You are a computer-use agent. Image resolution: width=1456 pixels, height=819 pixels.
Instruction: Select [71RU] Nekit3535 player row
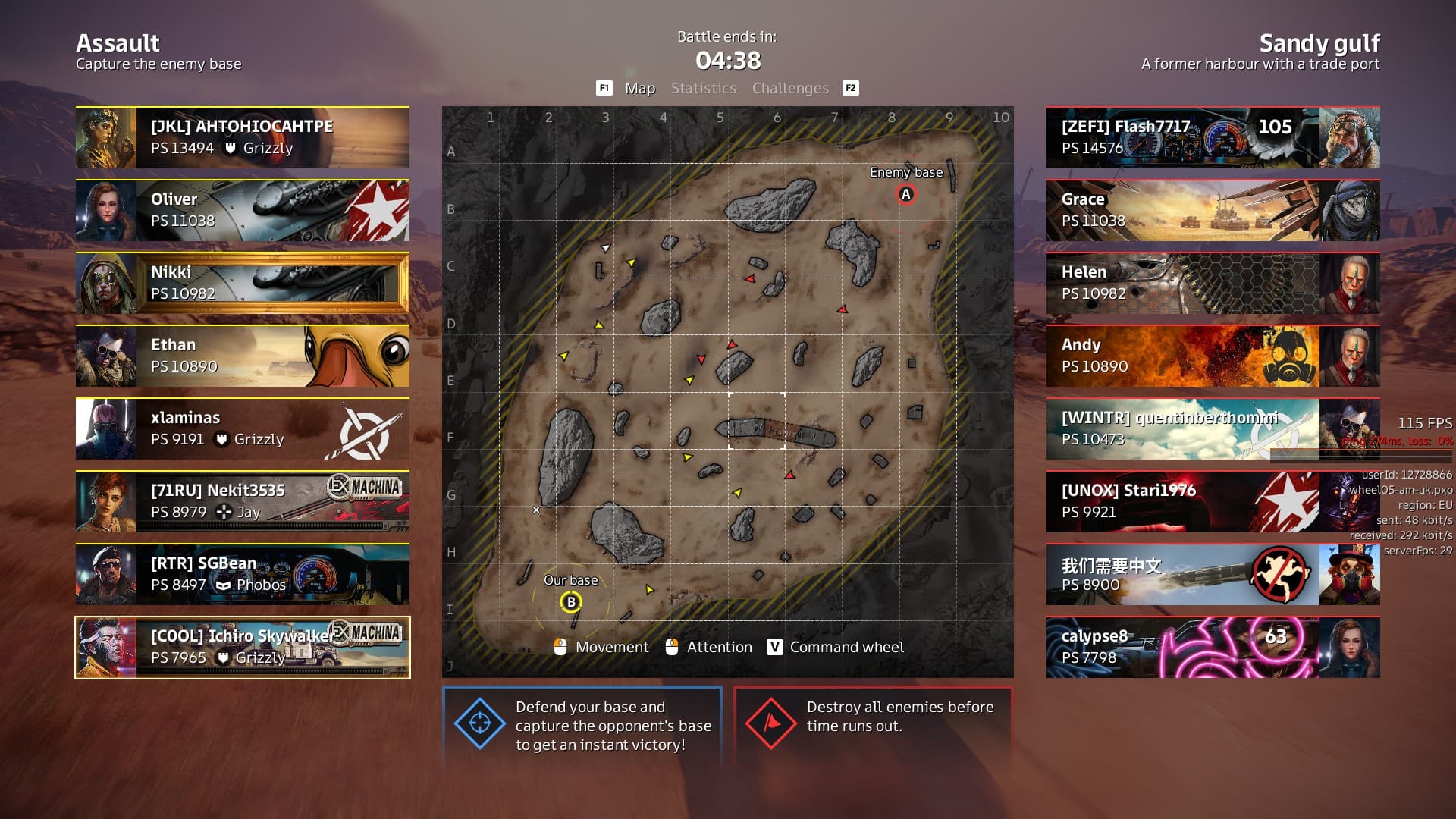point(243,501)
